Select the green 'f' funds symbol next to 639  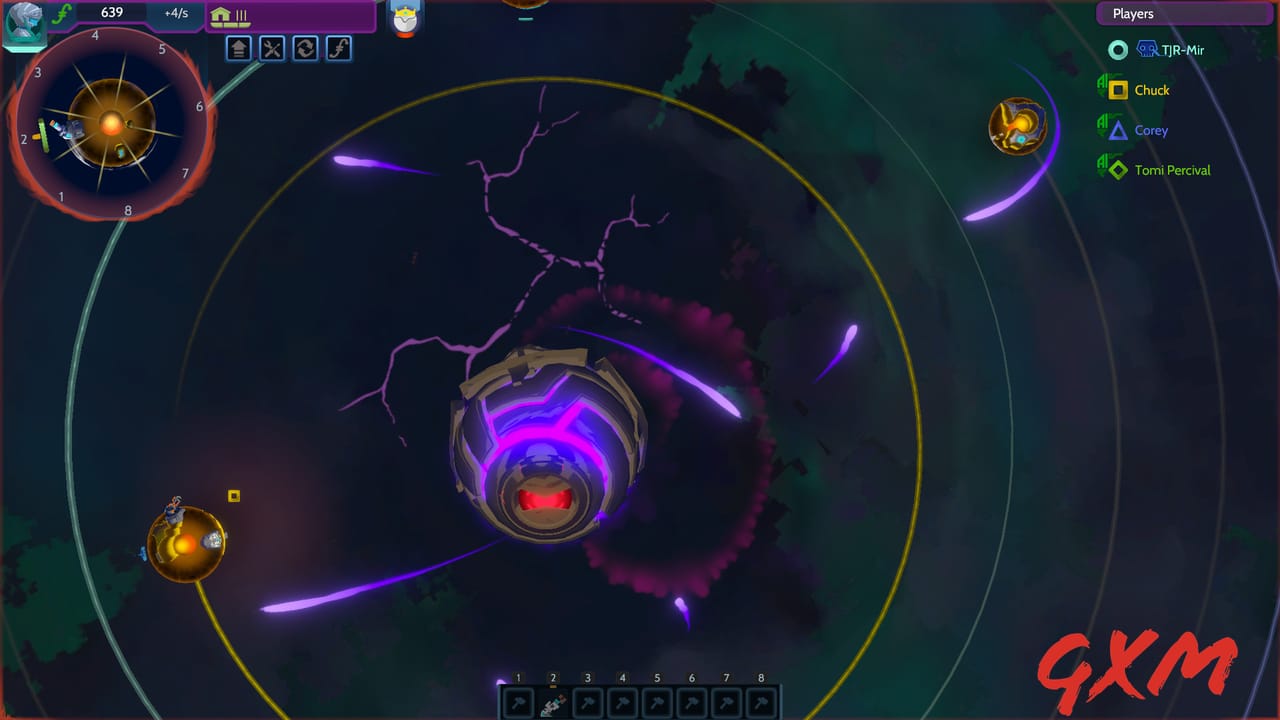(x=60, y=13)
